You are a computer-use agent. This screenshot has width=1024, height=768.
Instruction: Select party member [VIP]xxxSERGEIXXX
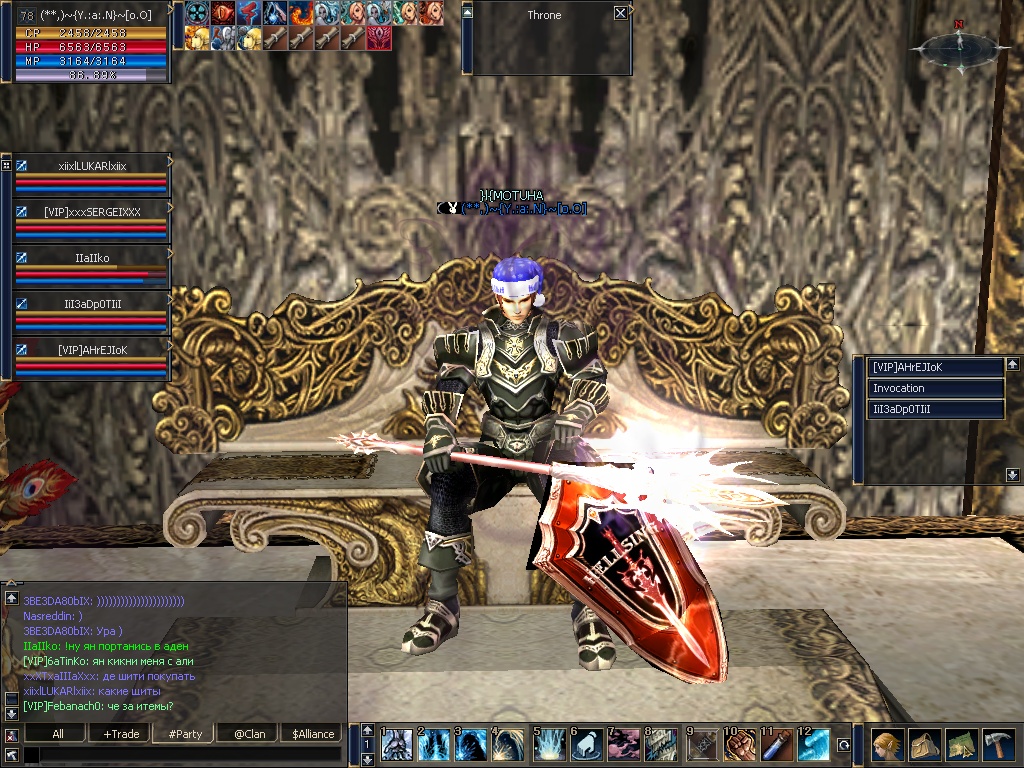coord(92,212)
